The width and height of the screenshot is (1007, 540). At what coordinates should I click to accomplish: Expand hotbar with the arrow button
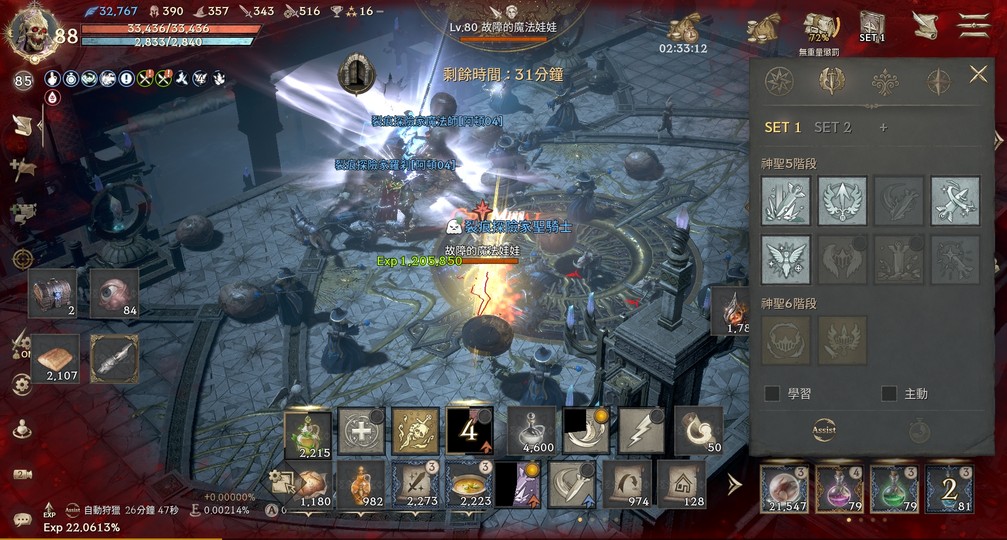coord(734,485)
